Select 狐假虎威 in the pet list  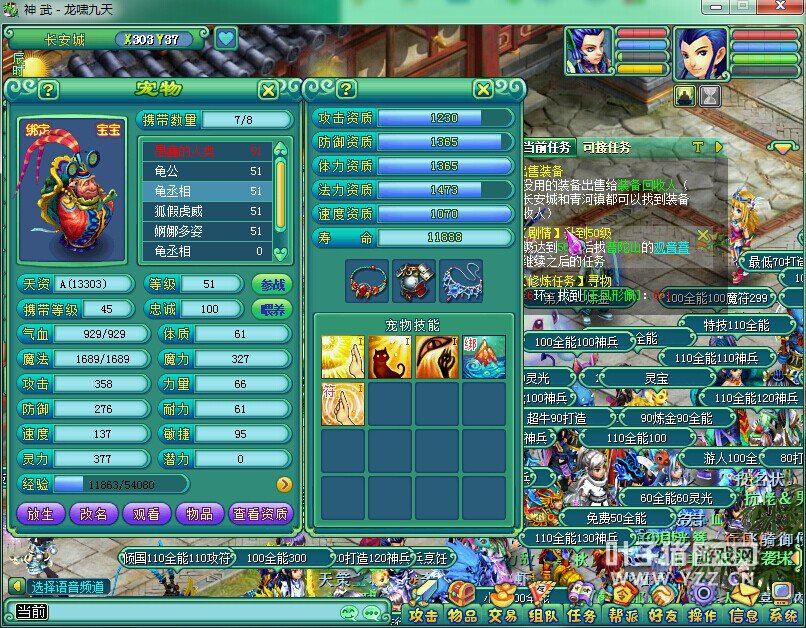point(205,211)
